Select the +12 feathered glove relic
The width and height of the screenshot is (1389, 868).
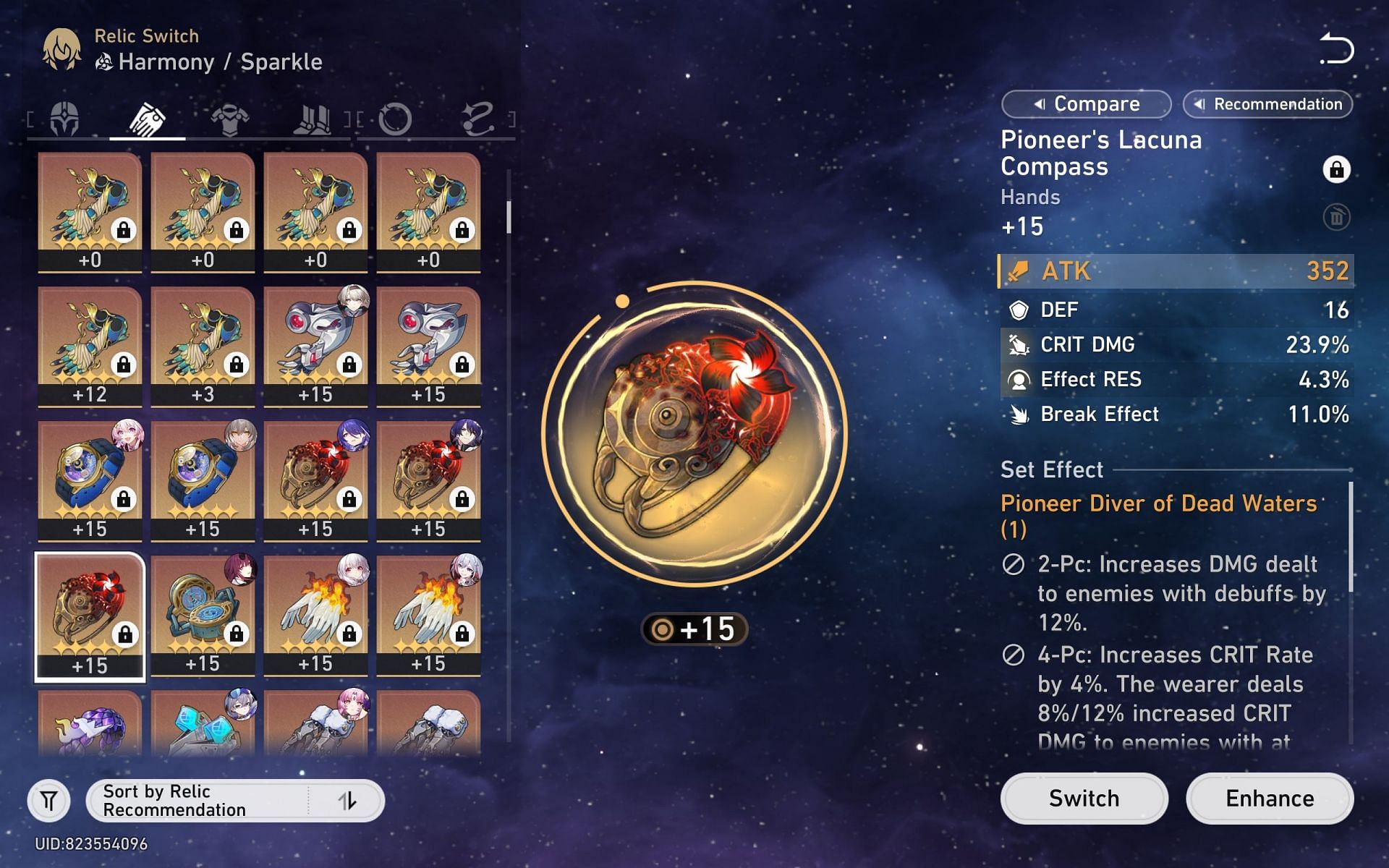click(90, 346)
